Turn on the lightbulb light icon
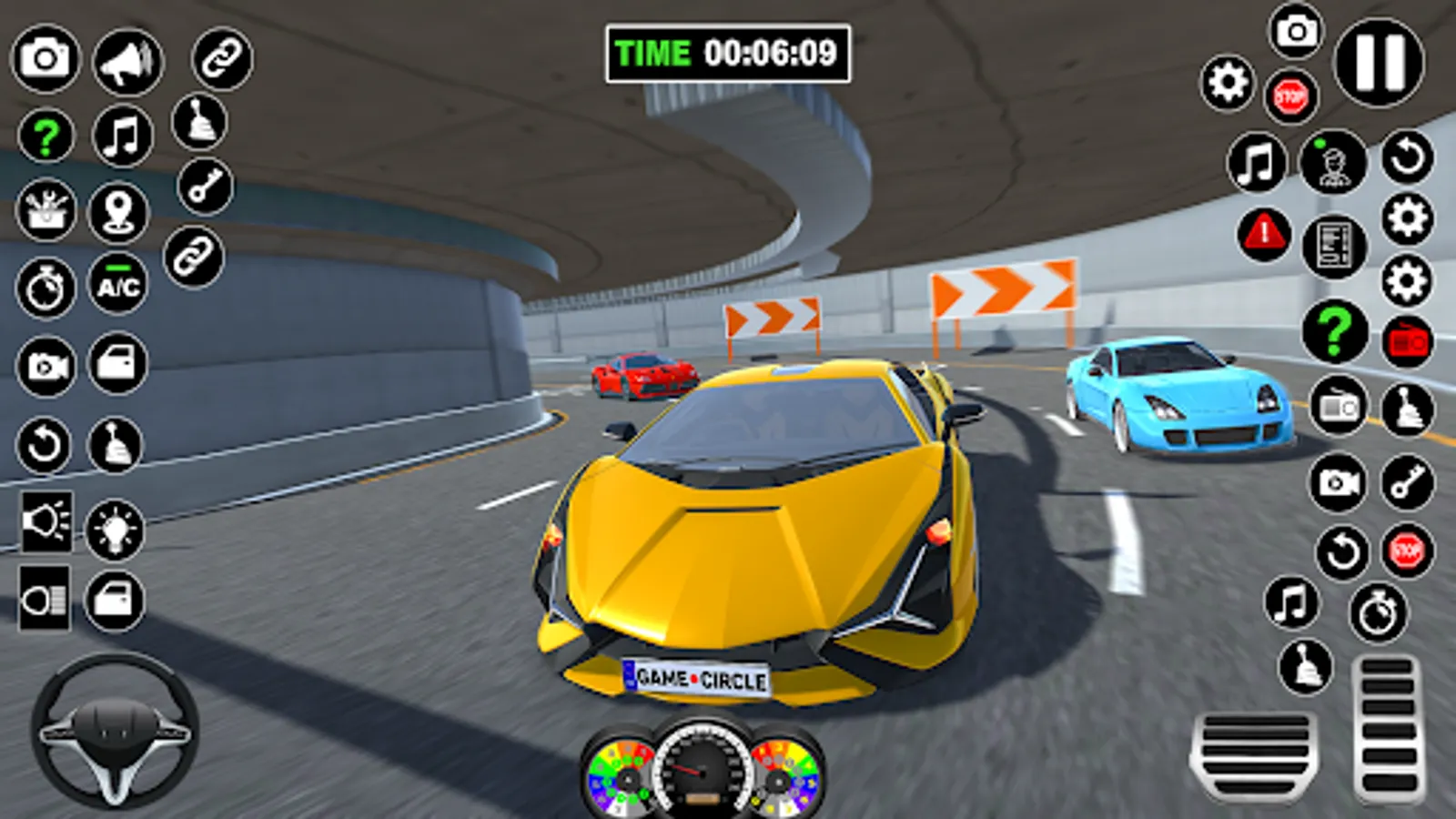1456x819 pixels. (x=115, y=529)
